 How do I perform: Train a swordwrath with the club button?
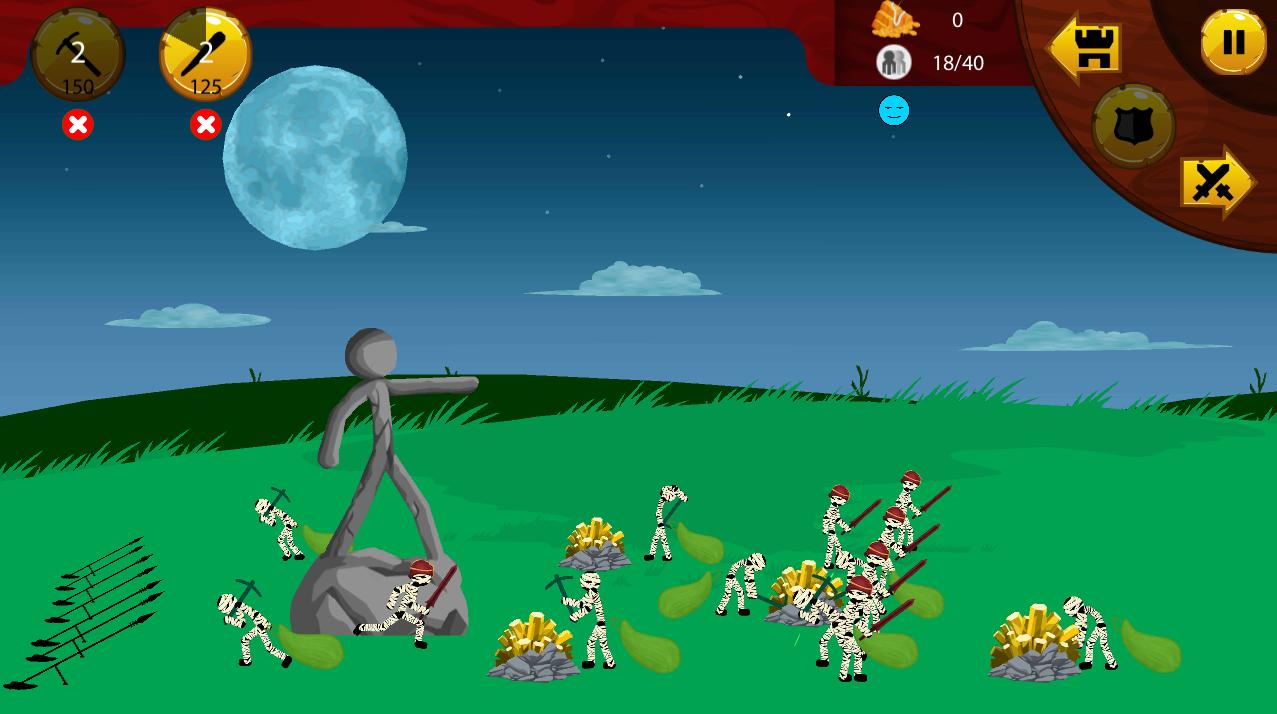point(205,55)
